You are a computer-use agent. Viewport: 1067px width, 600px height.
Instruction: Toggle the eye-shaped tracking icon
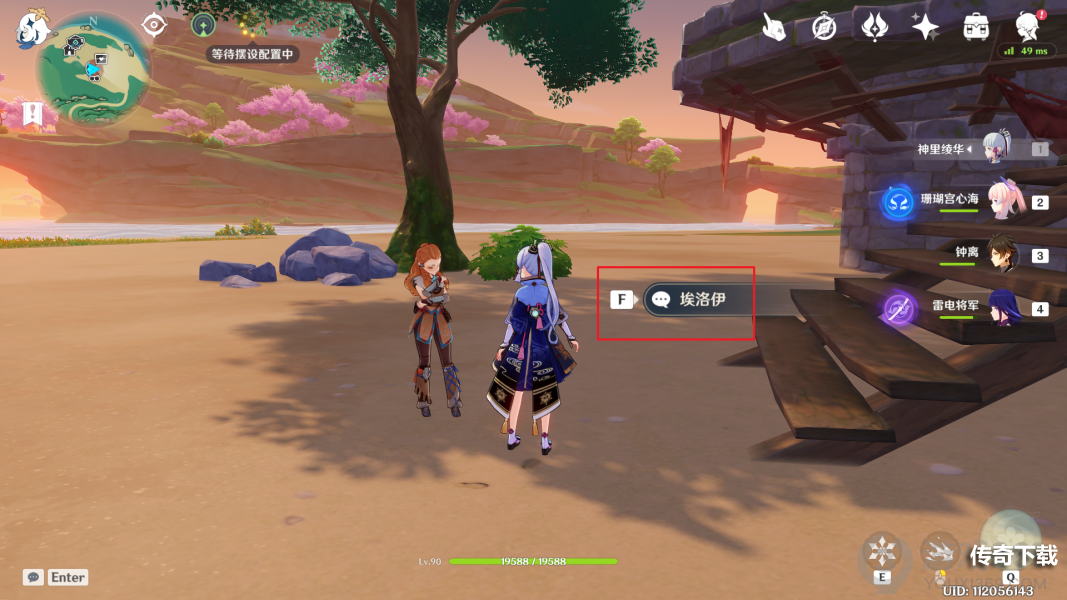pos(153,25)
